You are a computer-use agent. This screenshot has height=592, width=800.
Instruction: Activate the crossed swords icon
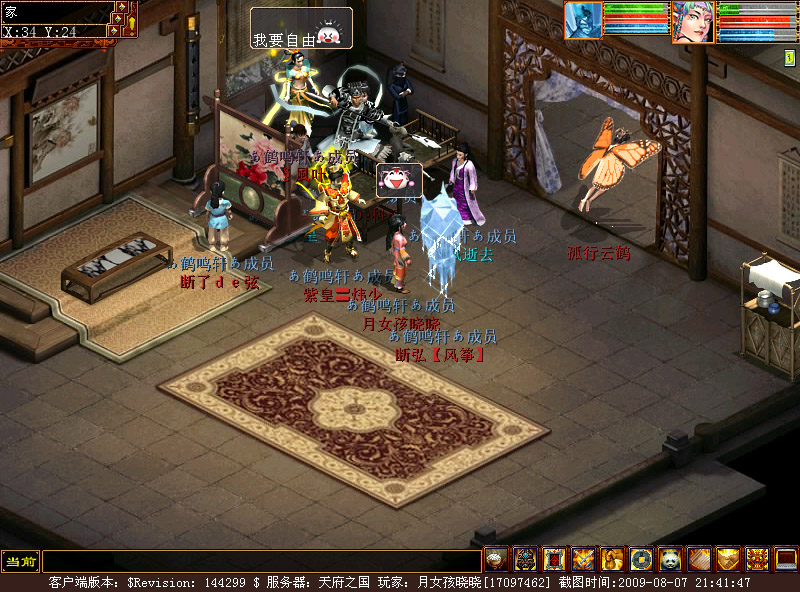583,560
